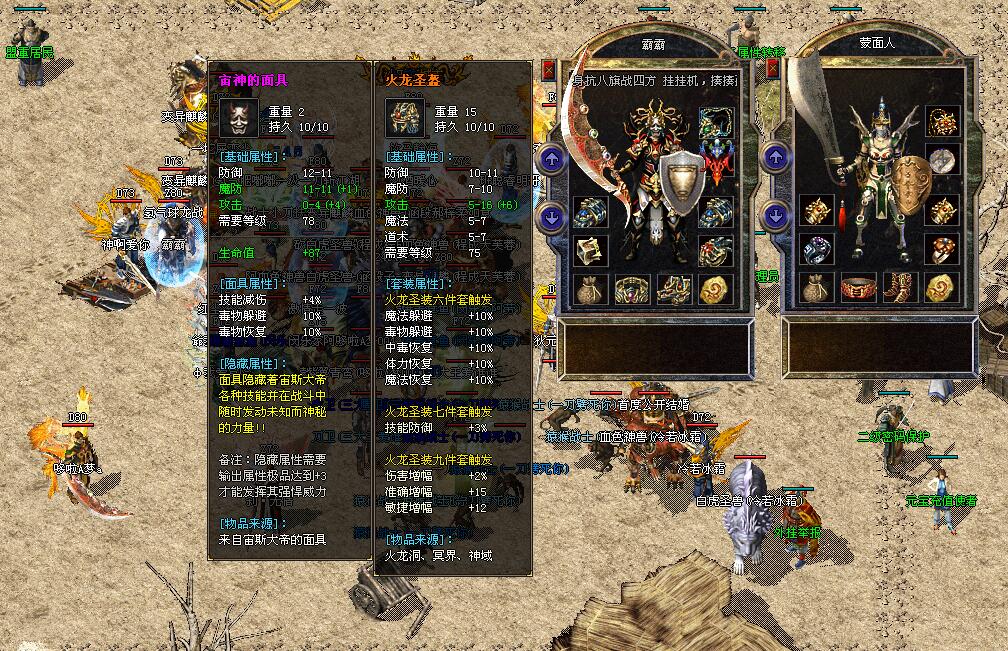This screenshot has height=651, width=1008.
Task: Select 霸霸's dragon boots slot
Action: 673,290
